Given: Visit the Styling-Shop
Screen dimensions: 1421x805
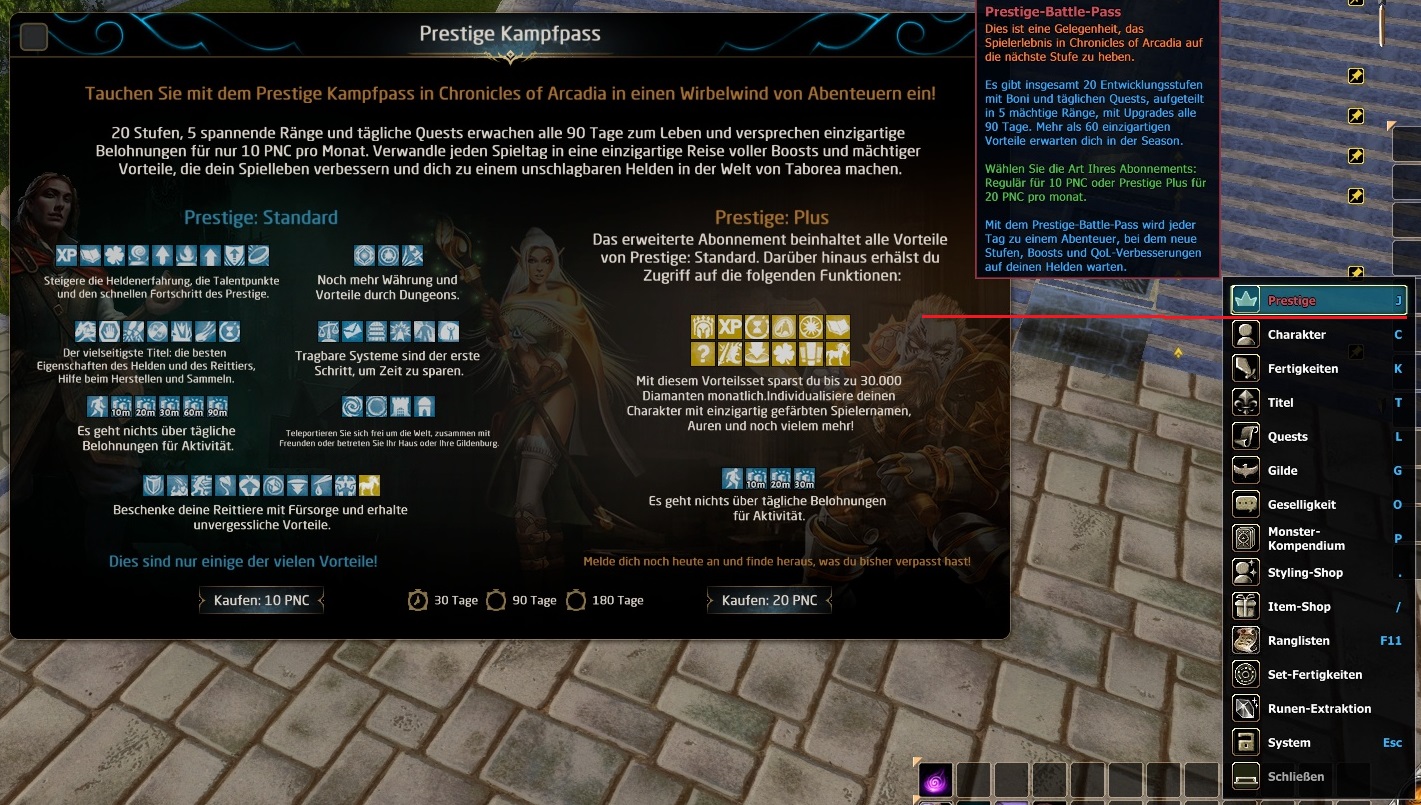Looking at the screenshot, I should tap(1318, 572).
